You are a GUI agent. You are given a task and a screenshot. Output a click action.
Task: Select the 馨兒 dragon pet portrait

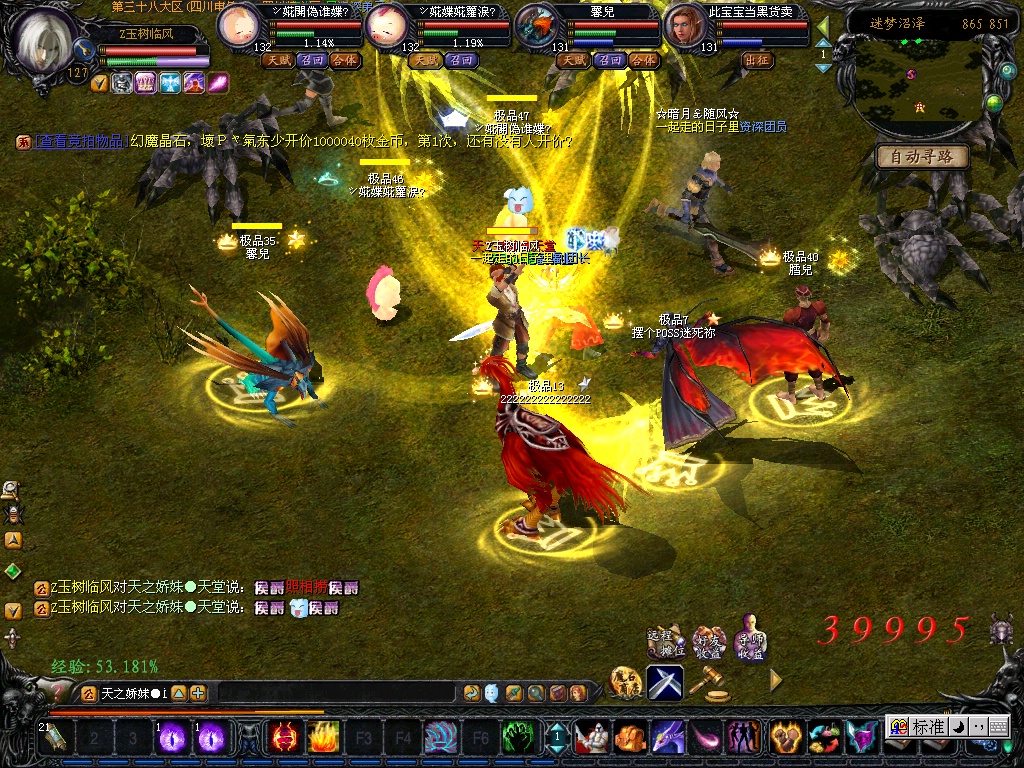coord(537,27)
